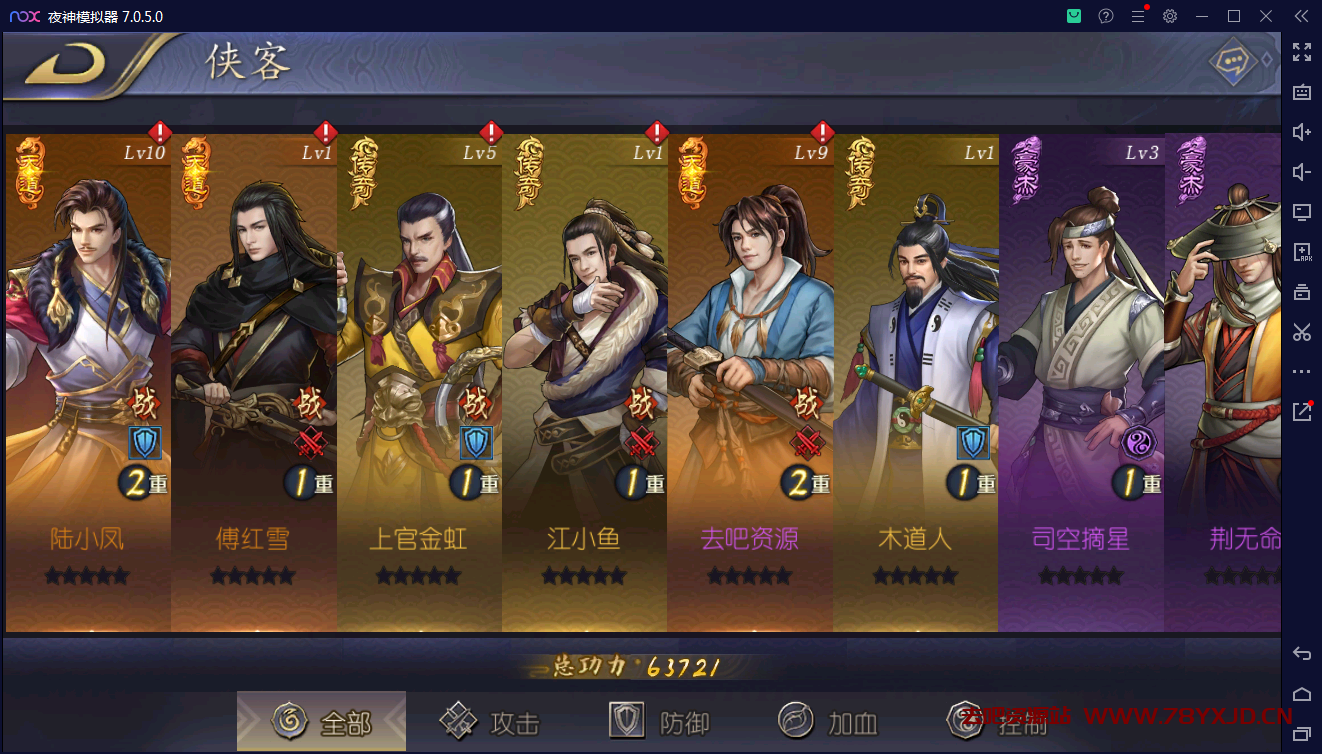This screenshot has width=1322, height=754.
Task: Pick the 江小鱼 hero card
Action: 585,380
